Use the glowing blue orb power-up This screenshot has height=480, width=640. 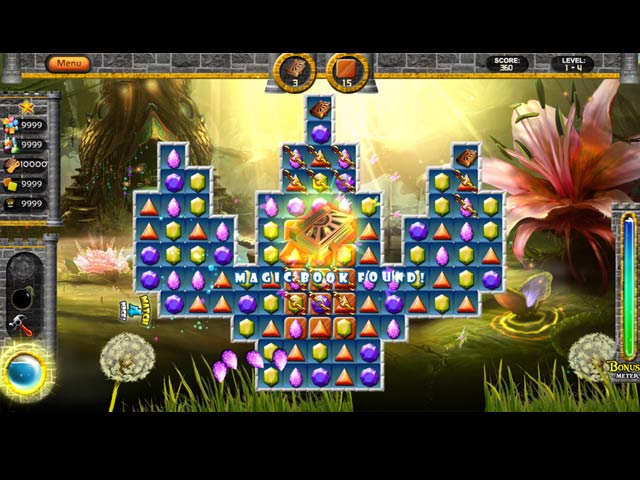(23, 371)
